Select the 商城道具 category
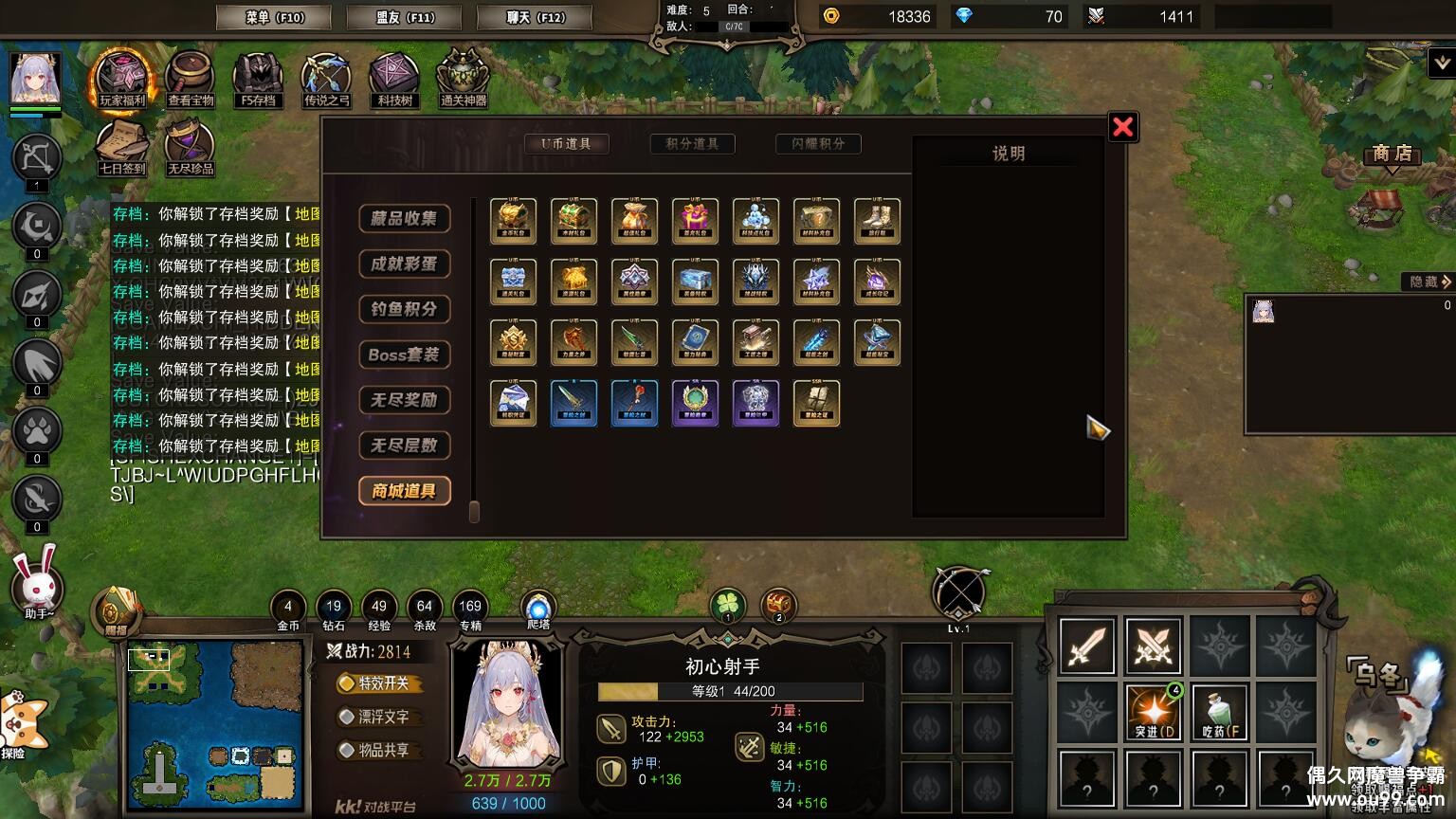 click(404, 491)
